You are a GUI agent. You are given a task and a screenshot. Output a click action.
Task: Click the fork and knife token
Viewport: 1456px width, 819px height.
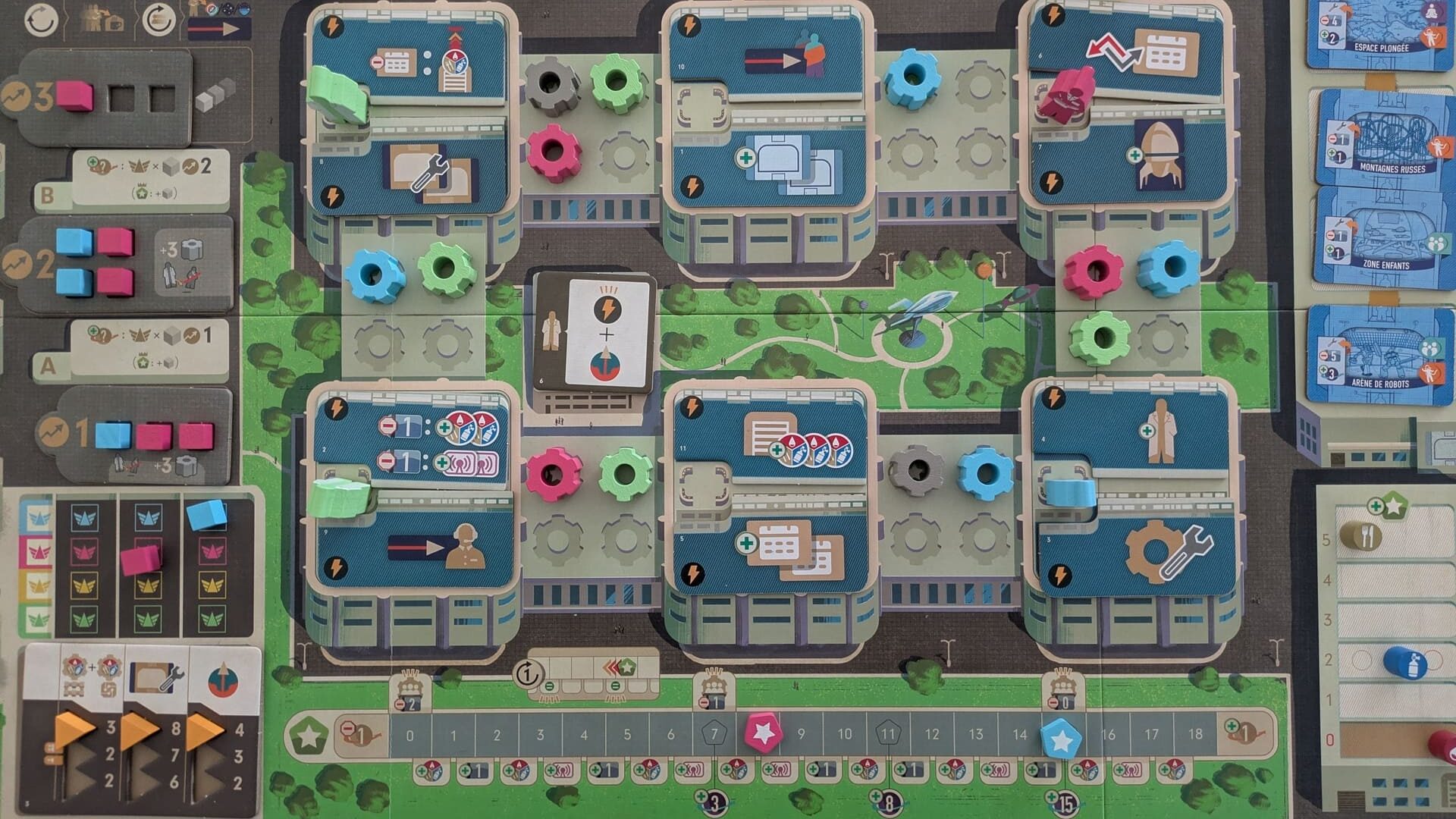1360,537
